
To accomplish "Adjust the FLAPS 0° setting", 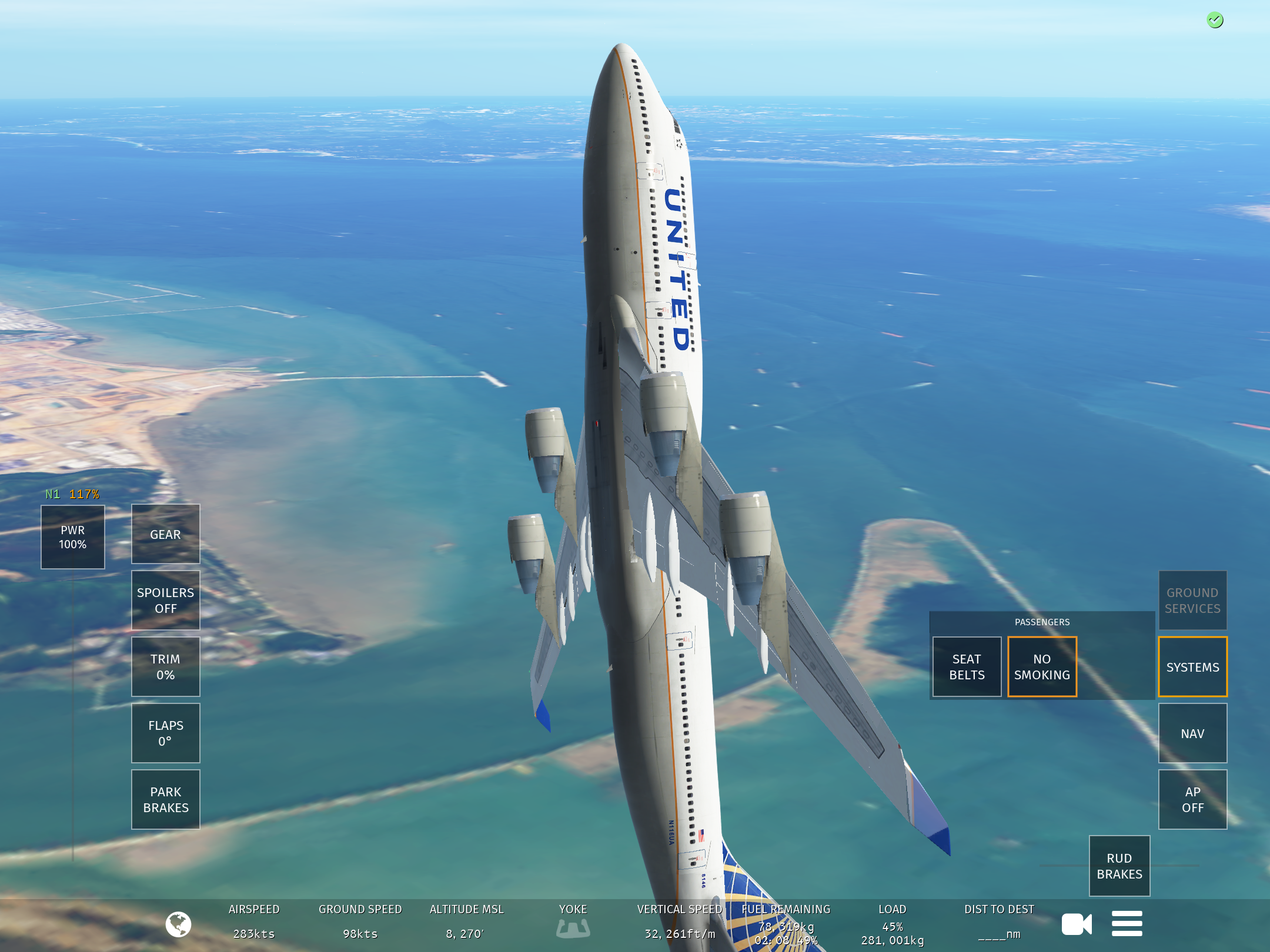I will (165, 733).
